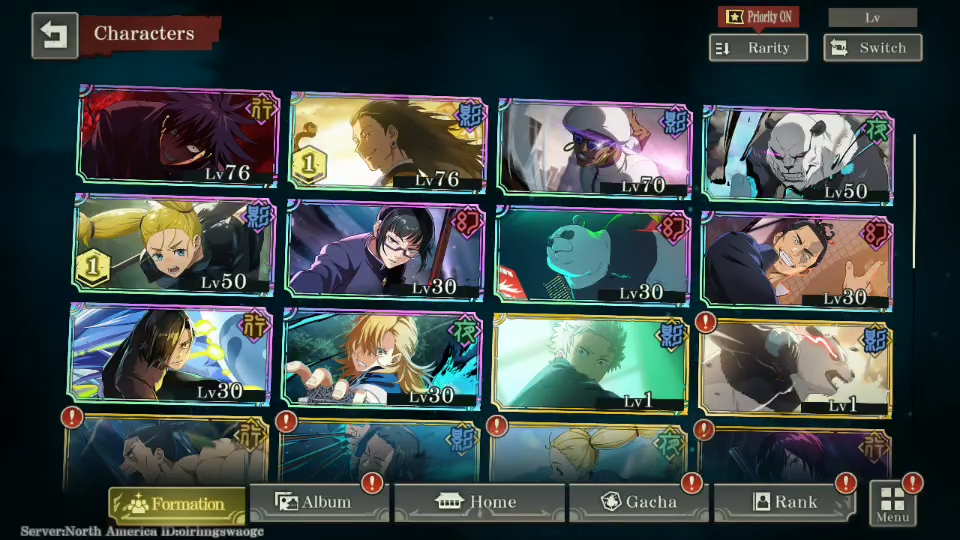
Task: Select the Lv70 hooded character with goggles
Action: [x=594, y=147]
